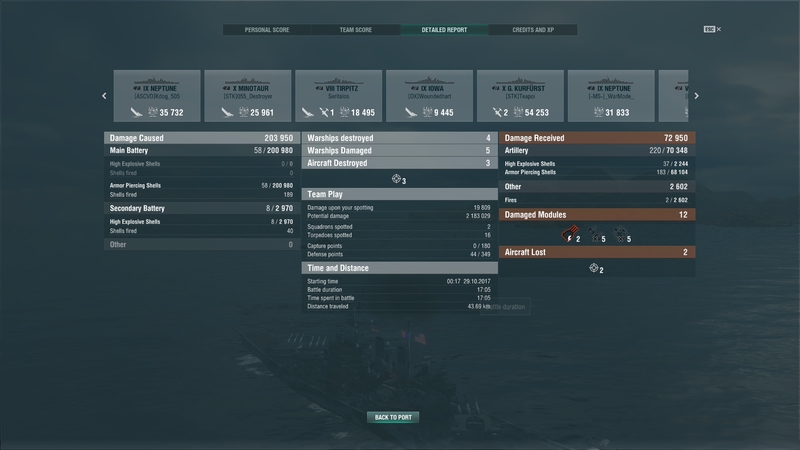800x450 pixels.
Task: Return to port with Back to Port
Action: coord(392,417)
